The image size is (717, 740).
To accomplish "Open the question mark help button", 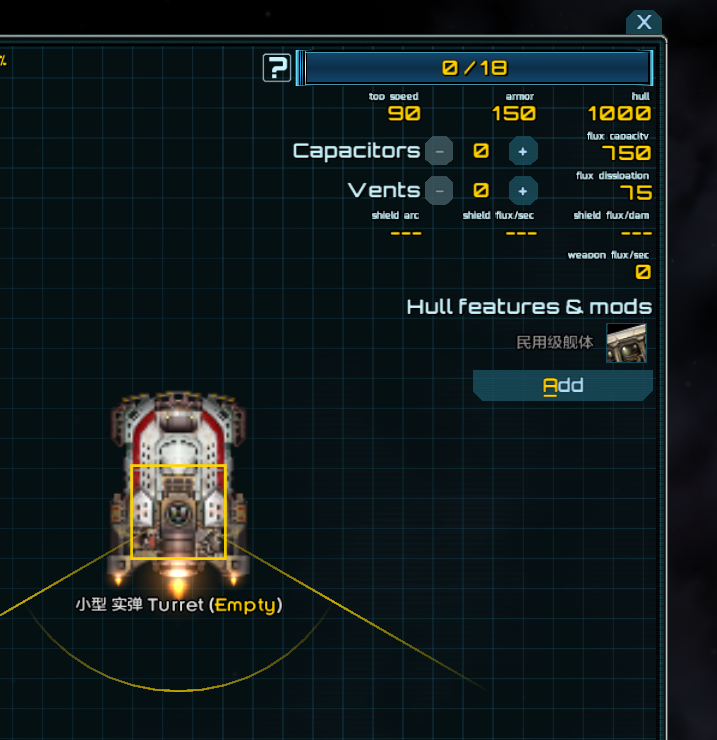I will (277, 68).
